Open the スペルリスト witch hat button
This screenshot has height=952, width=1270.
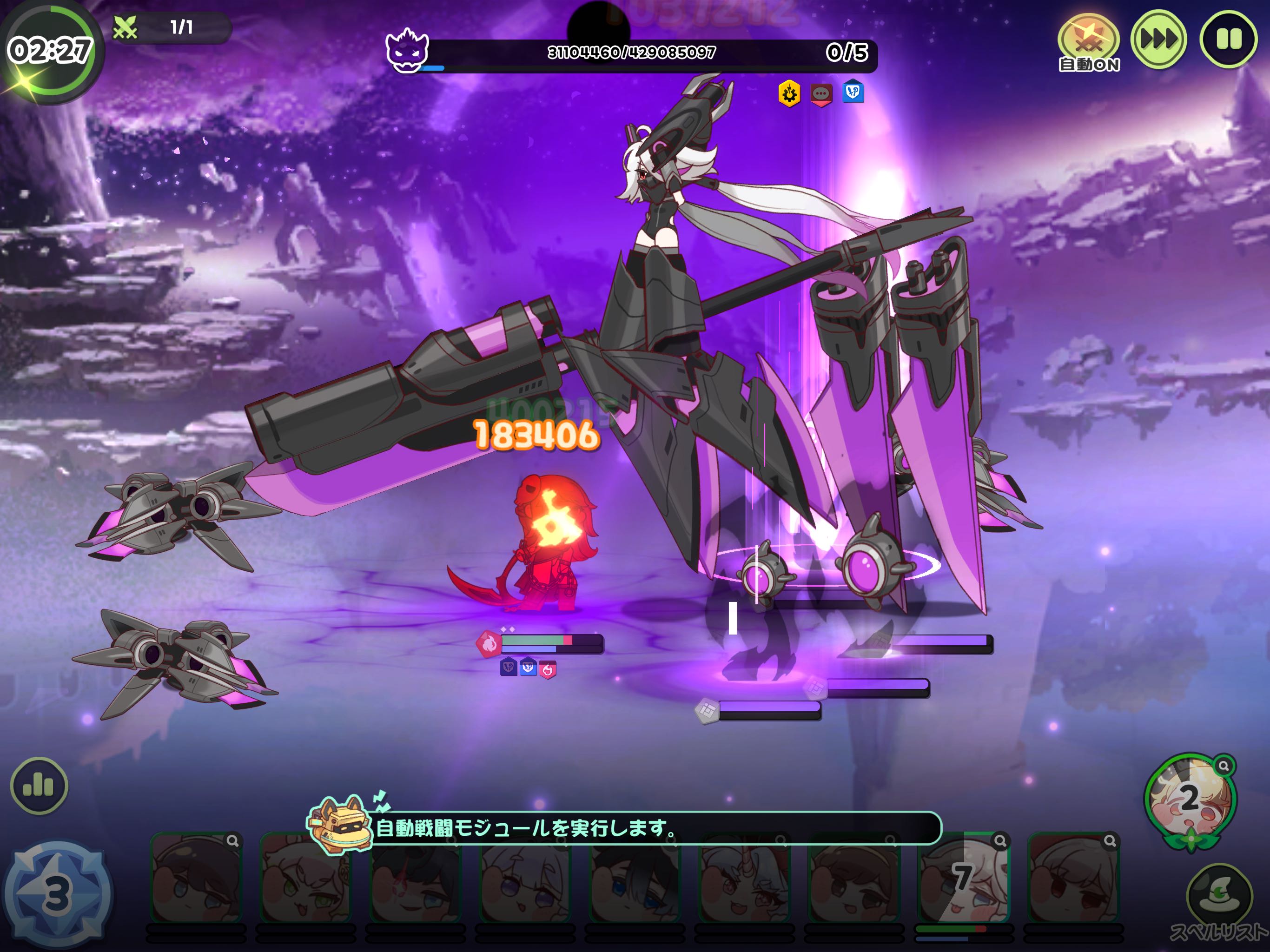click(1219, 894)
